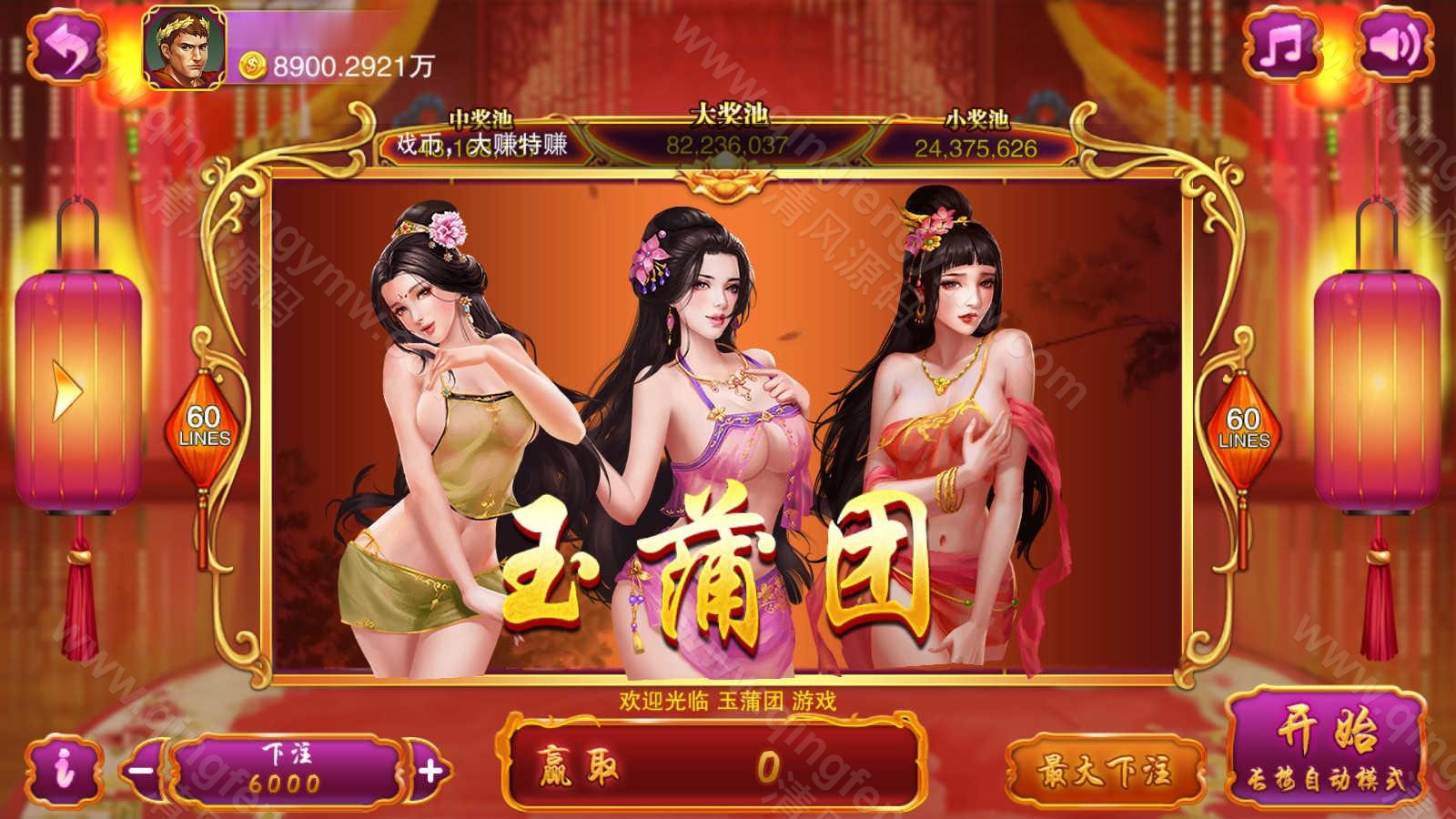Image resolution: width=1456 pixels, height=819 pixels.
Task: Click the 下注 6000 bet amount display
Action: tap(285, 769)
